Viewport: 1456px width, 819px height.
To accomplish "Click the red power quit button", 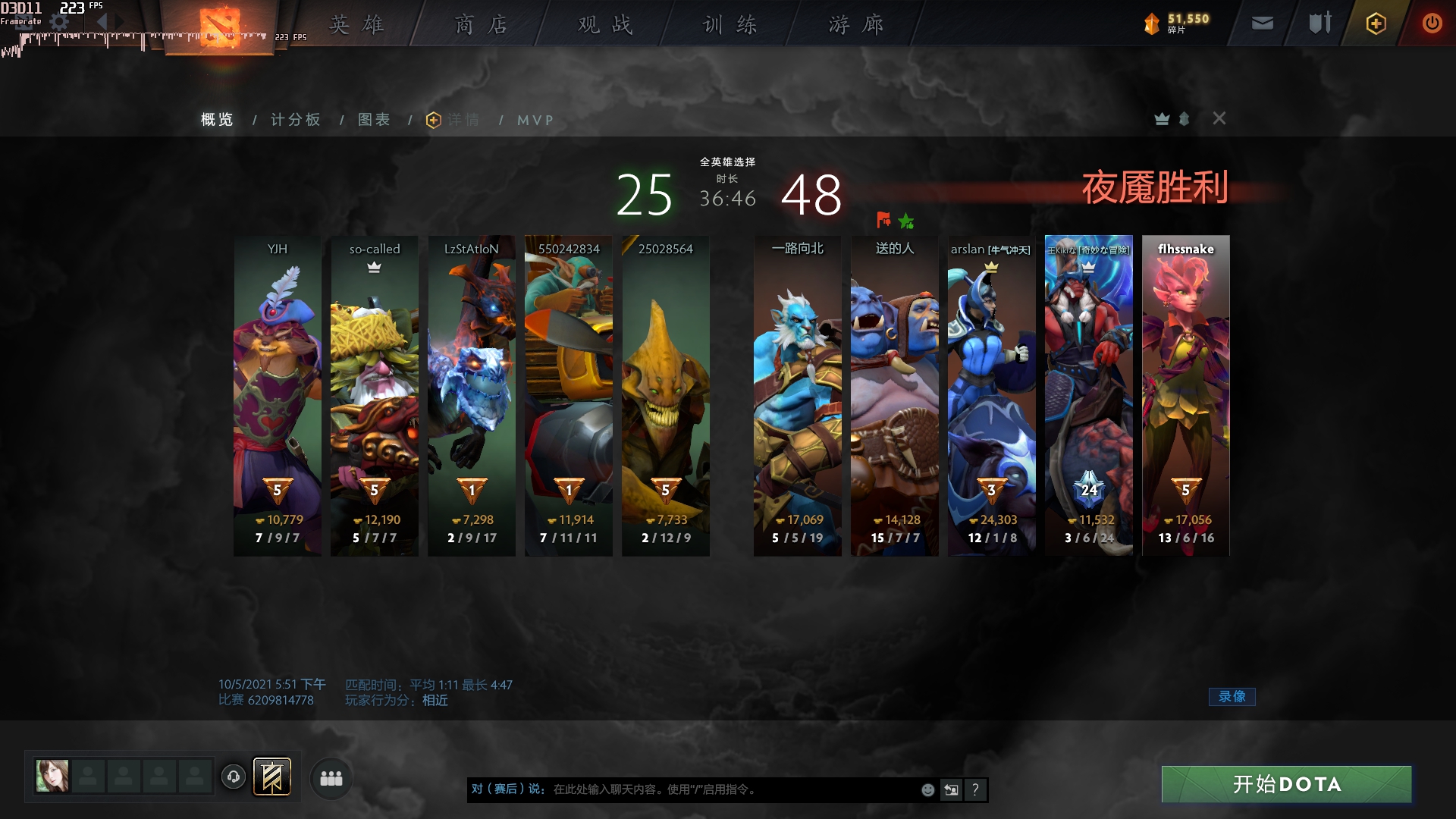I will (1432, 24).
